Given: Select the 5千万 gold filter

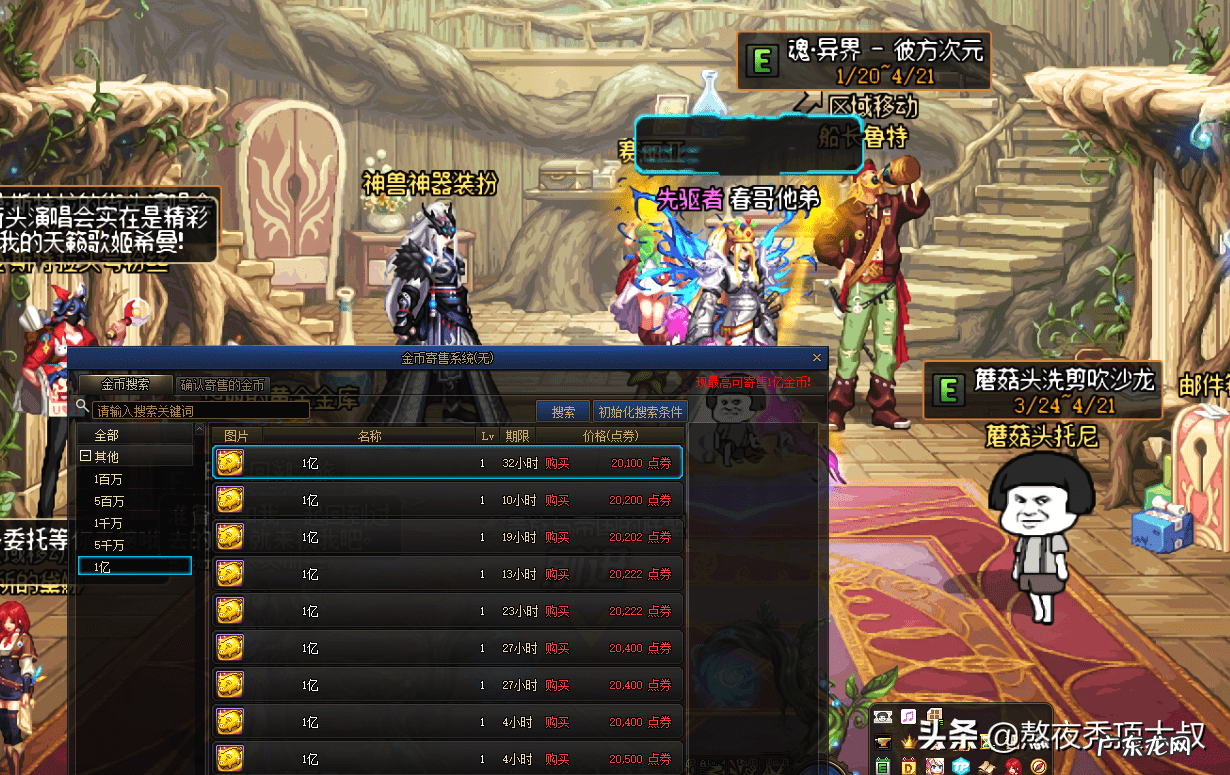Looking at the screenshot, I should [x=109, y=545].
